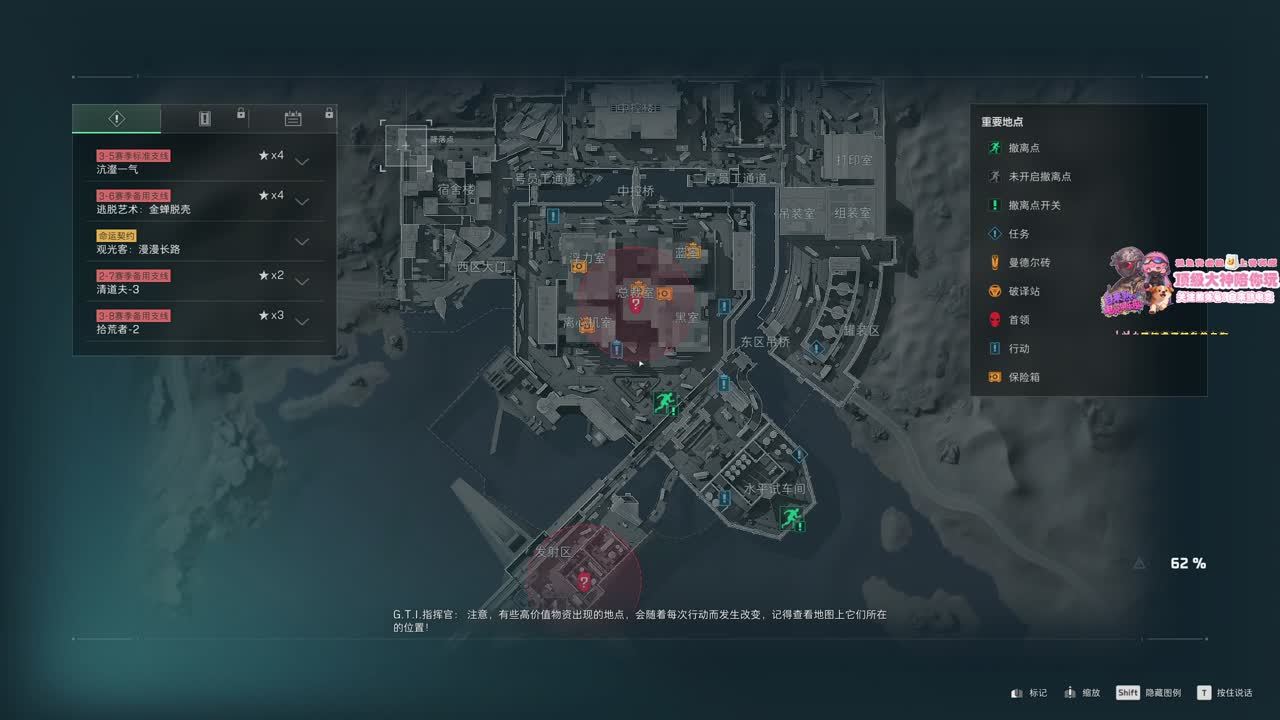Expand the 清道夫-3 quest entry
This screenshot has height=720, width=1280.
(302, 282)
